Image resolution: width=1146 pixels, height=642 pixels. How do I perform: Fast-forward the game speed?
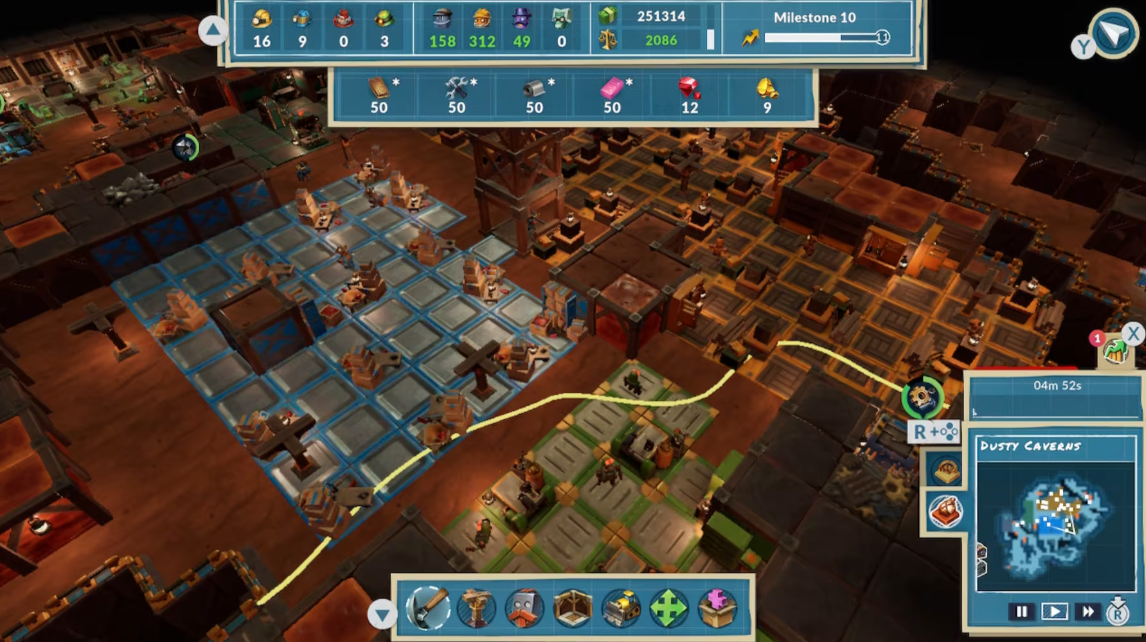click(x=1087, y=611)
